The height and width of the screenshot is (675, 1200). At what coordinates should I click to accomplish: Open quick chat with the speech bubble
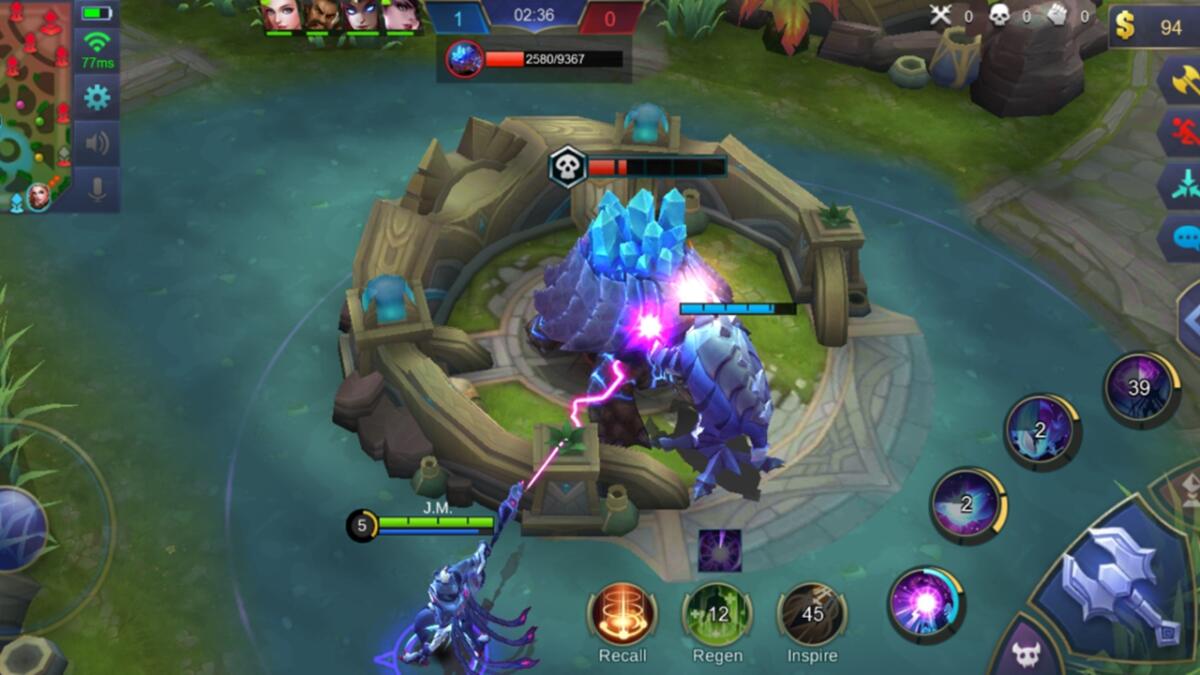(x=1182, y=238)
